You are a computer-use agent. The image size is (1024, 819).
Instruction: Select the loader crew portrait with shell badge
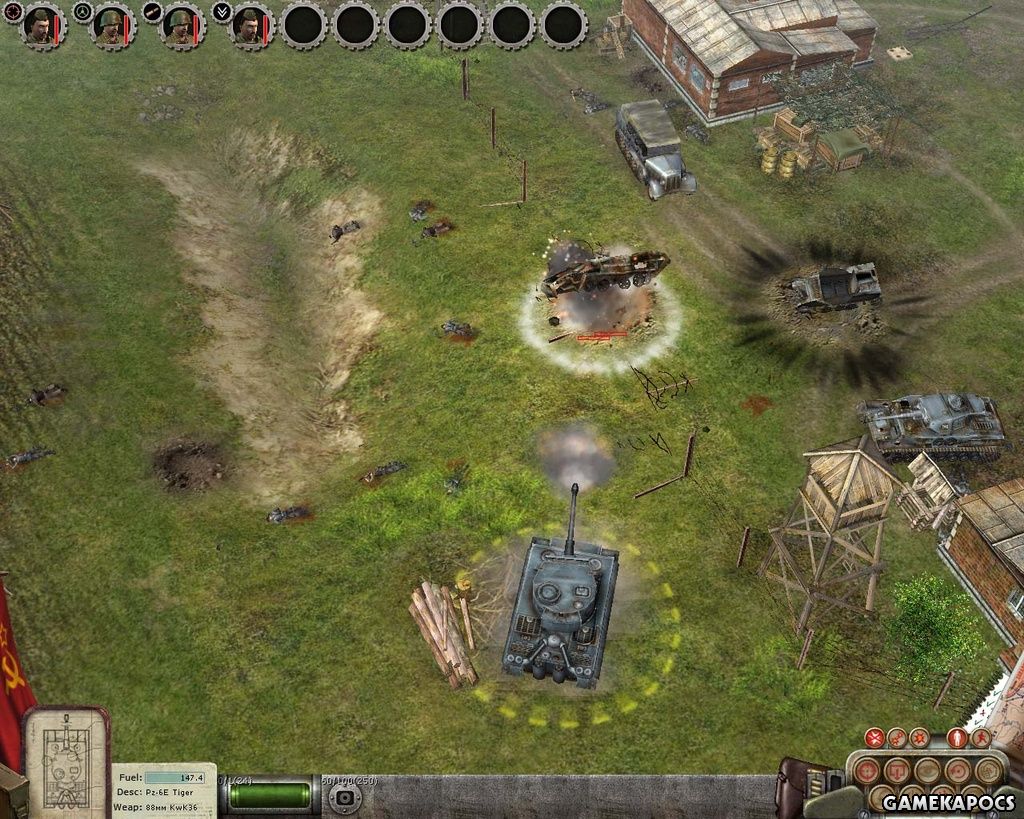[x=180, y=25]
